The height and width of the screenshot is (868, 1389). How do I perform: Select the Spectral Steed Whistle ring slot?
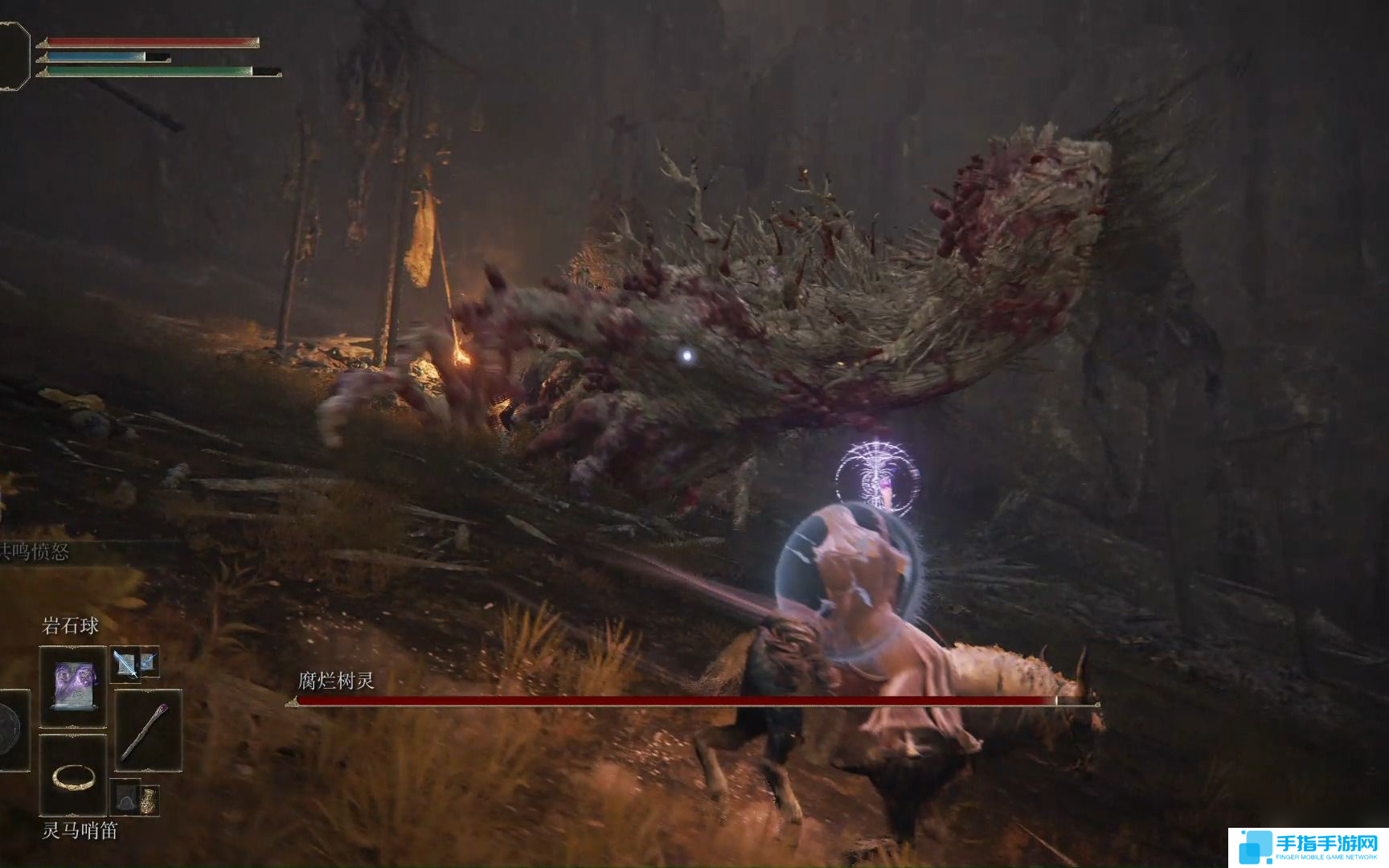tap(73, 776)
